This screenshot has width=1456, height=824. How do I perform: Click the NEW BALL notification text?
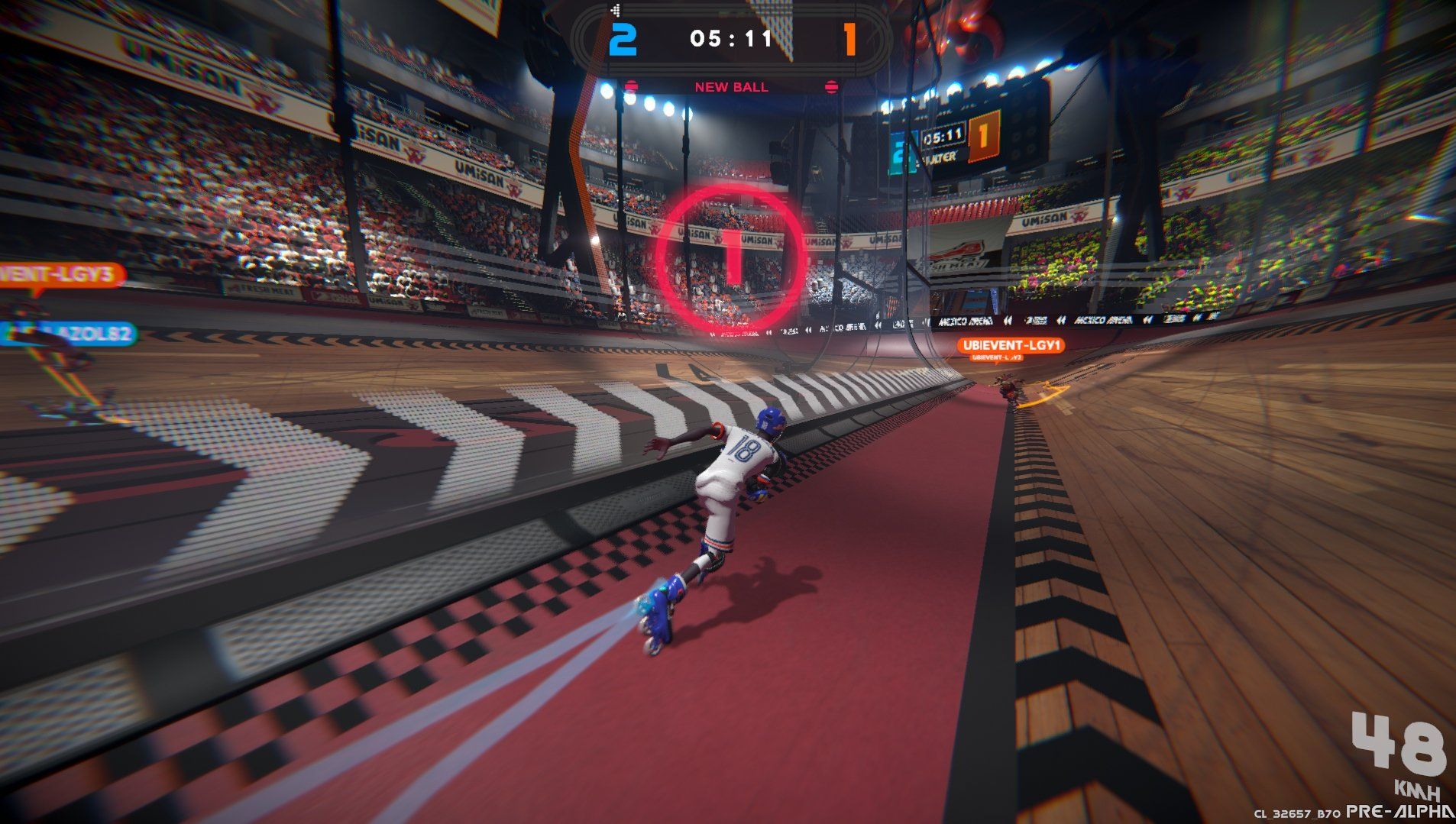730,87
